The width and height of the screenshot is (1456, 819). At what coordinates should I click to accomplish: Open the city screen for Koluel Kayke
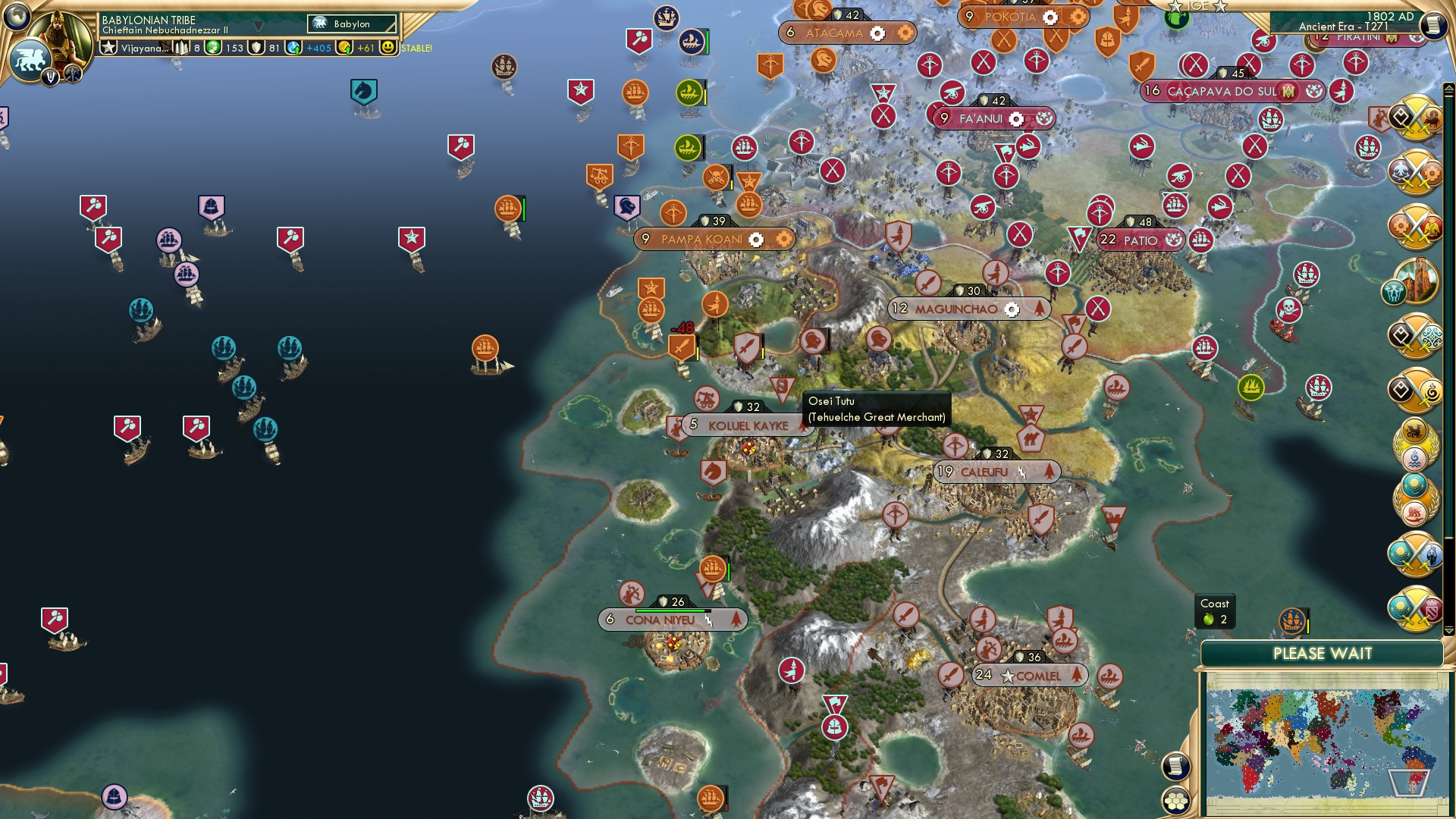(746, 425)
